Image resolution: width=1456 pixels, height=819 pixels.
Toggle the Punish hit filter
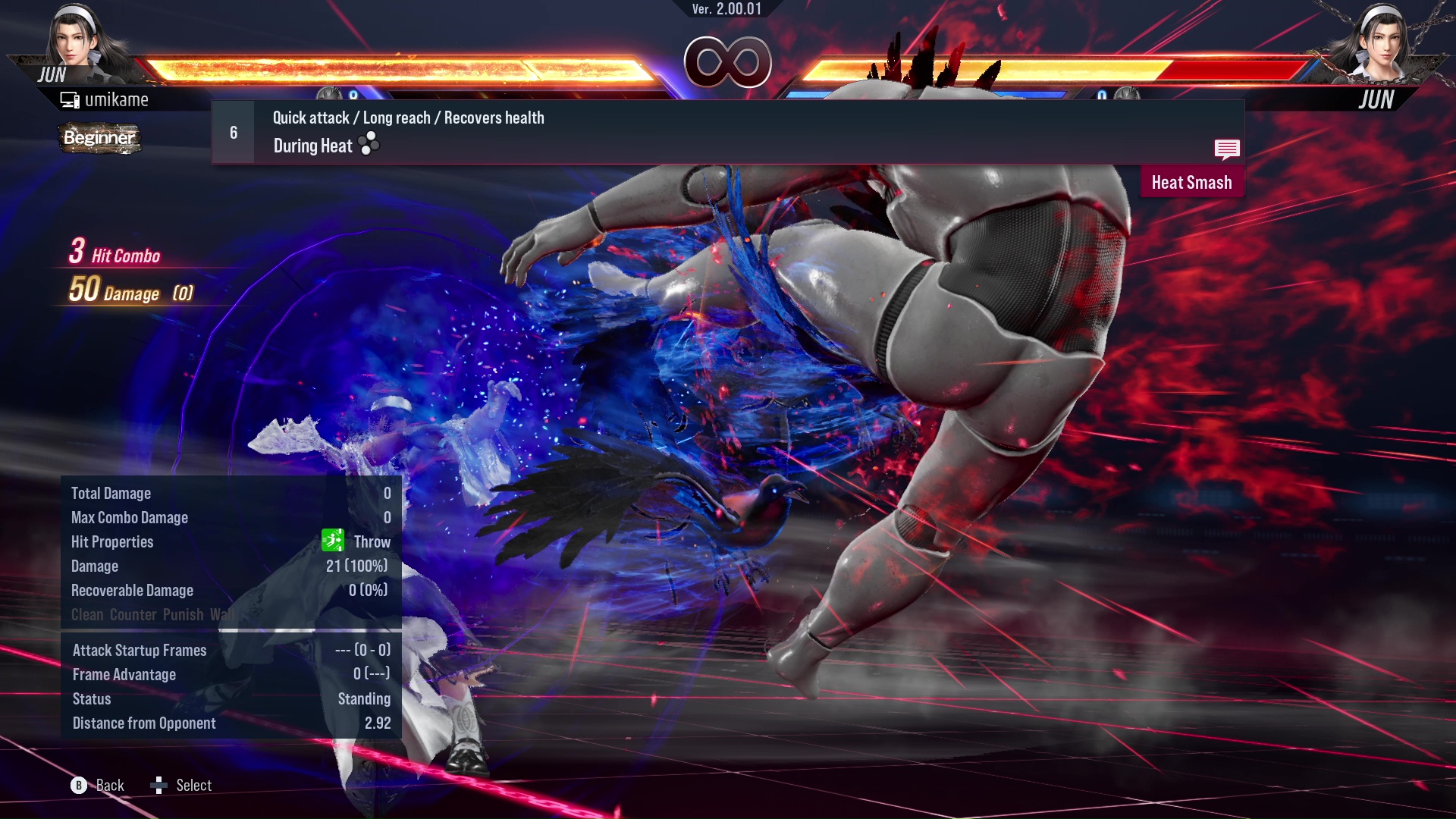tap(183, 614)
